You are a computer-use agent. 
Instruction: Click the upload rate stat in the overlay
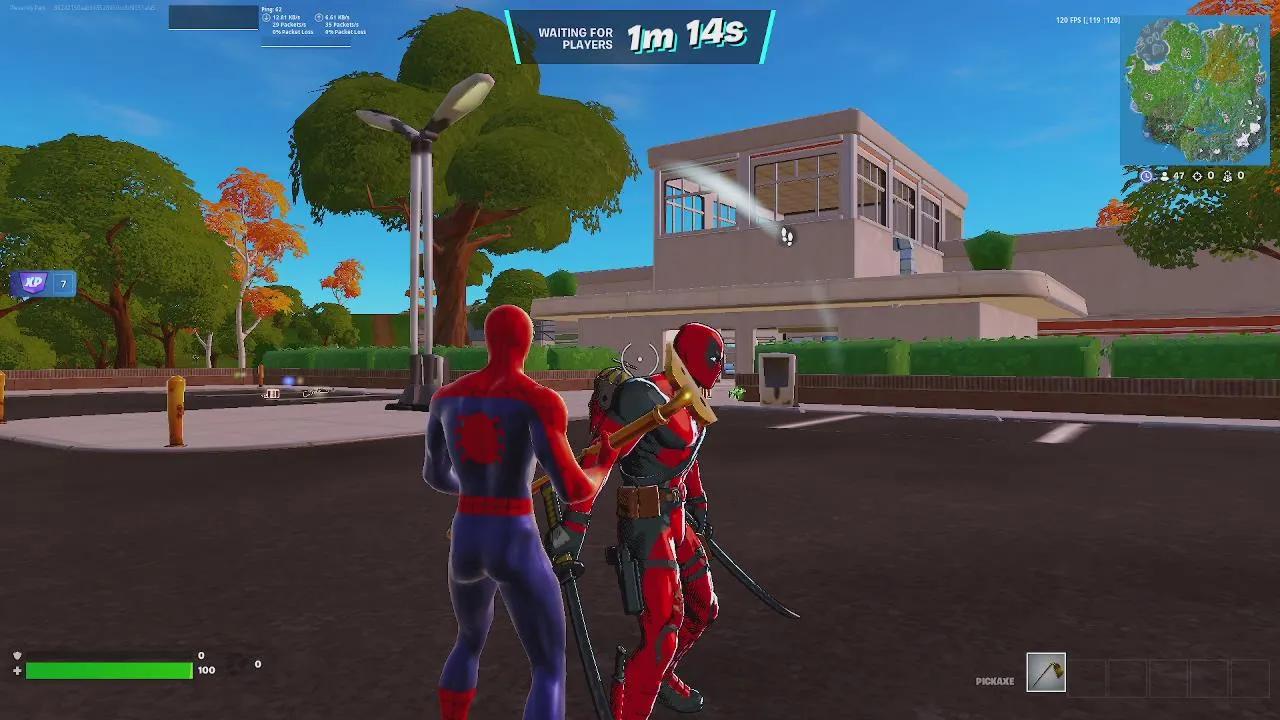pos(336,16)
